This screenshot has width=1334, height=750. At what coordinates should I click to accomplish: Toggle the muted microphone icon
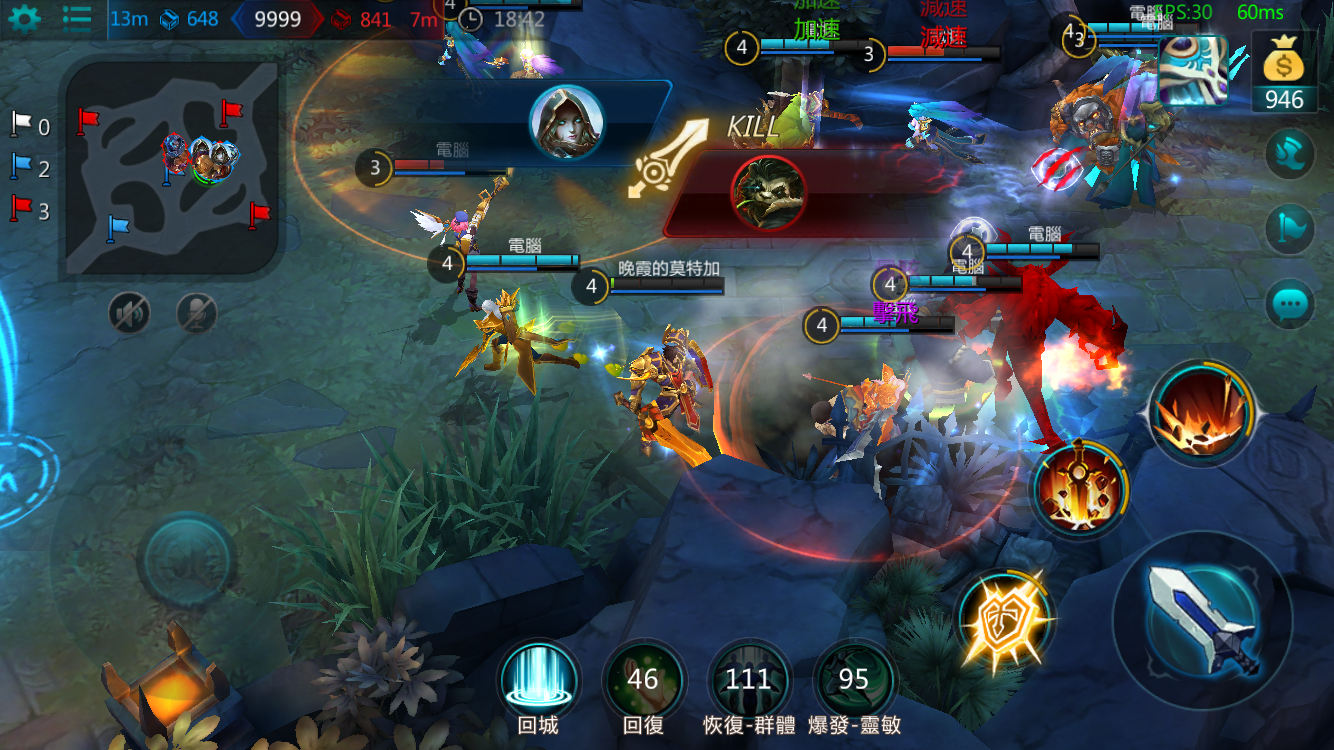(197, 314)
